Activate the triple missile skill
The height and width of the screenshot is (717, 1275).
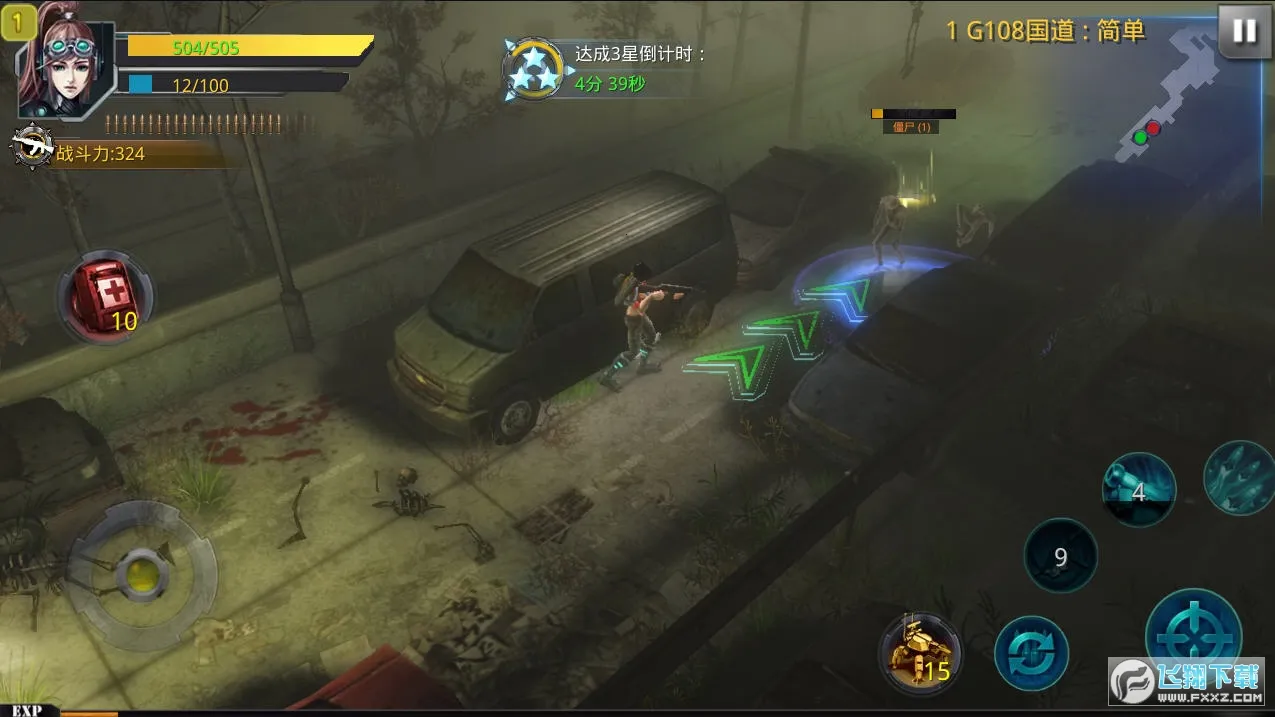pos(1241,477)
